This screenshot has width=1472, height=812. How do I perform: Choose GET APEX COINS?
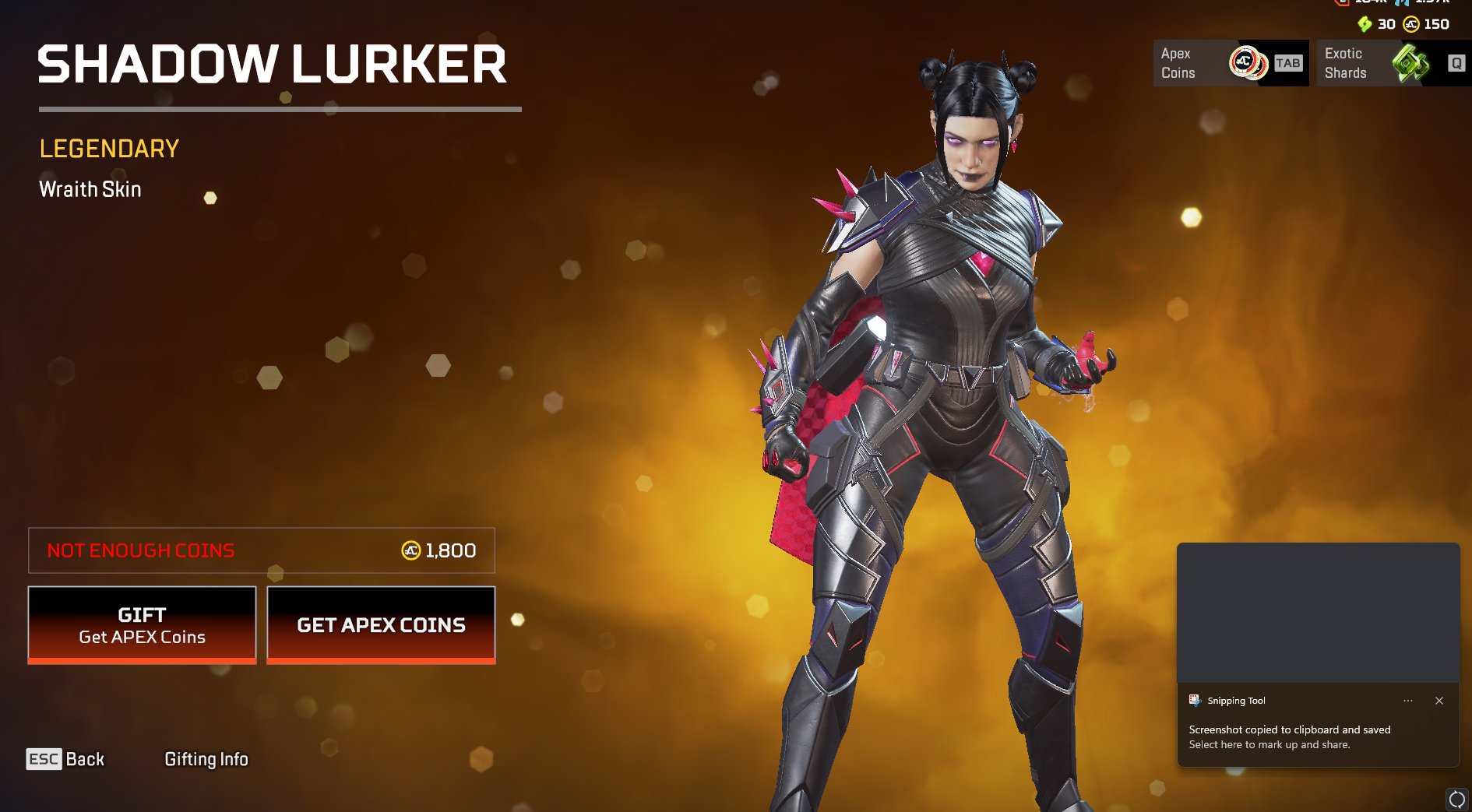(x=381, y=625)
